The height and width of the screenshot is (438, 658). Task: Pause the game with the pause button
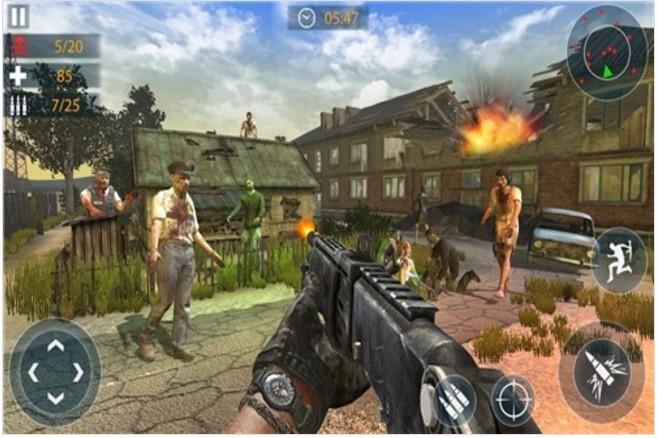(x=19, y=17)
